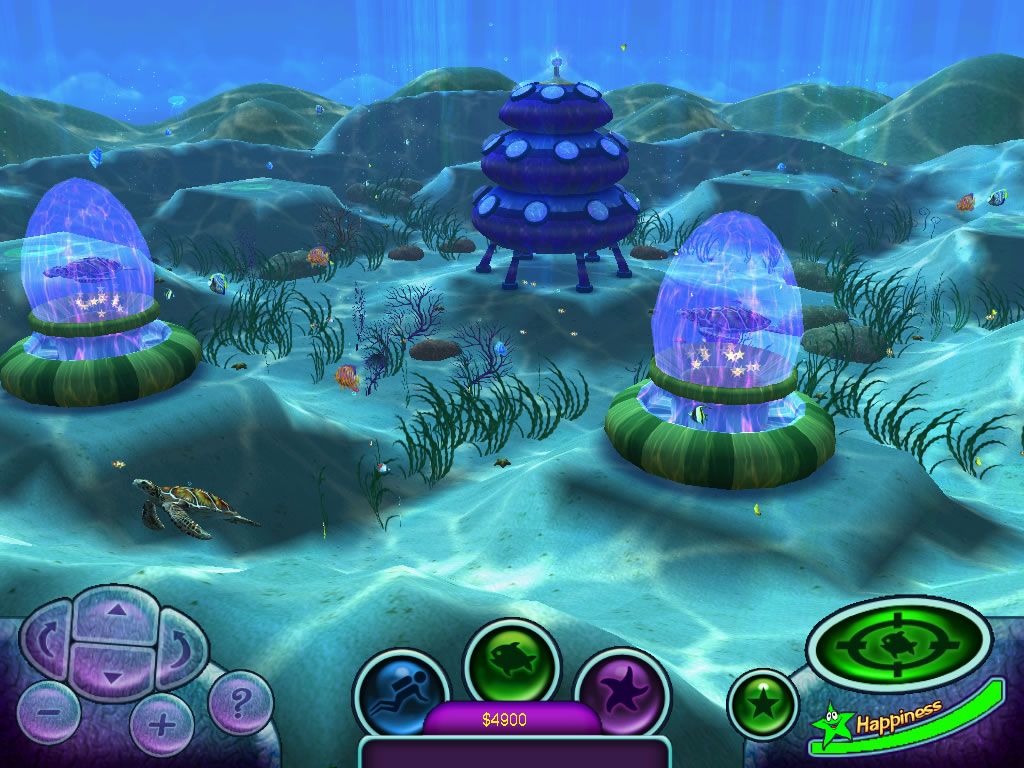Rotate the camera right with the curved arrow
Viewport: 1024px width, 768px height.
tap(180, 645)
